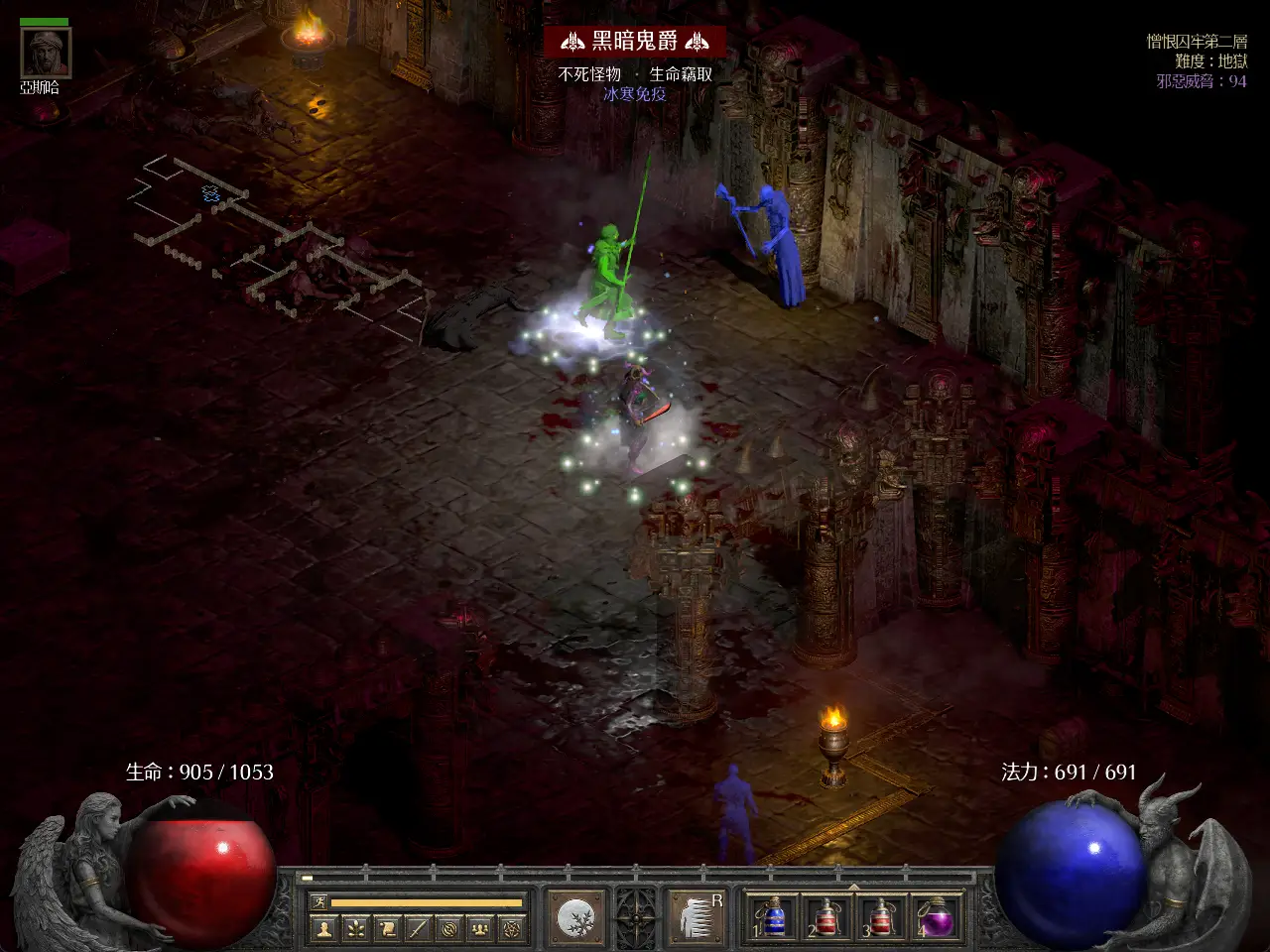Open the party screen with the group icon

(x=481, y=929)
